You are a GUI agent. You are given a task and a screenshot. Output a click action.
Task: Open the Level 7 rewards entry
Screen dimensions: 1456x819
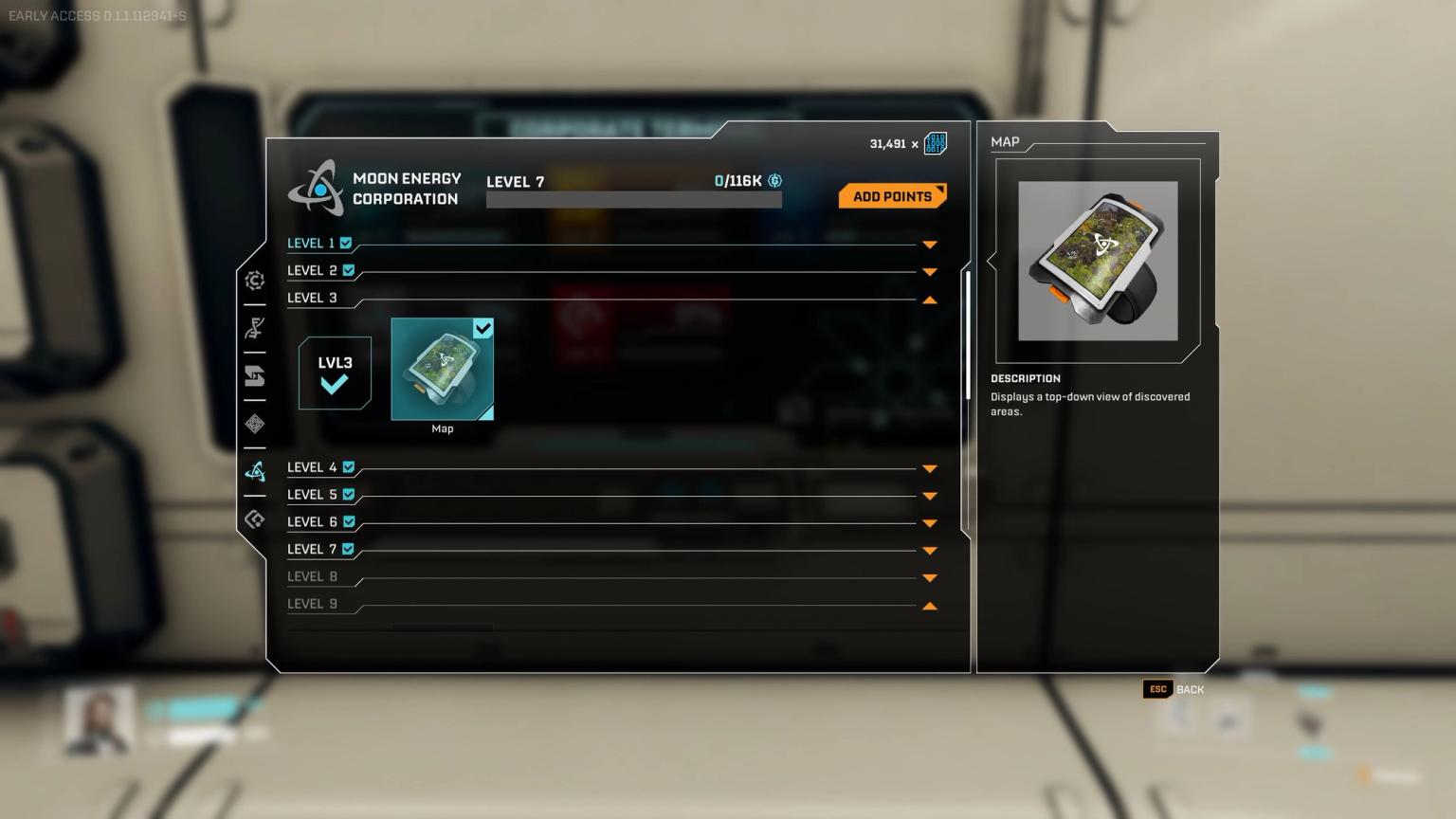[929, 550]
